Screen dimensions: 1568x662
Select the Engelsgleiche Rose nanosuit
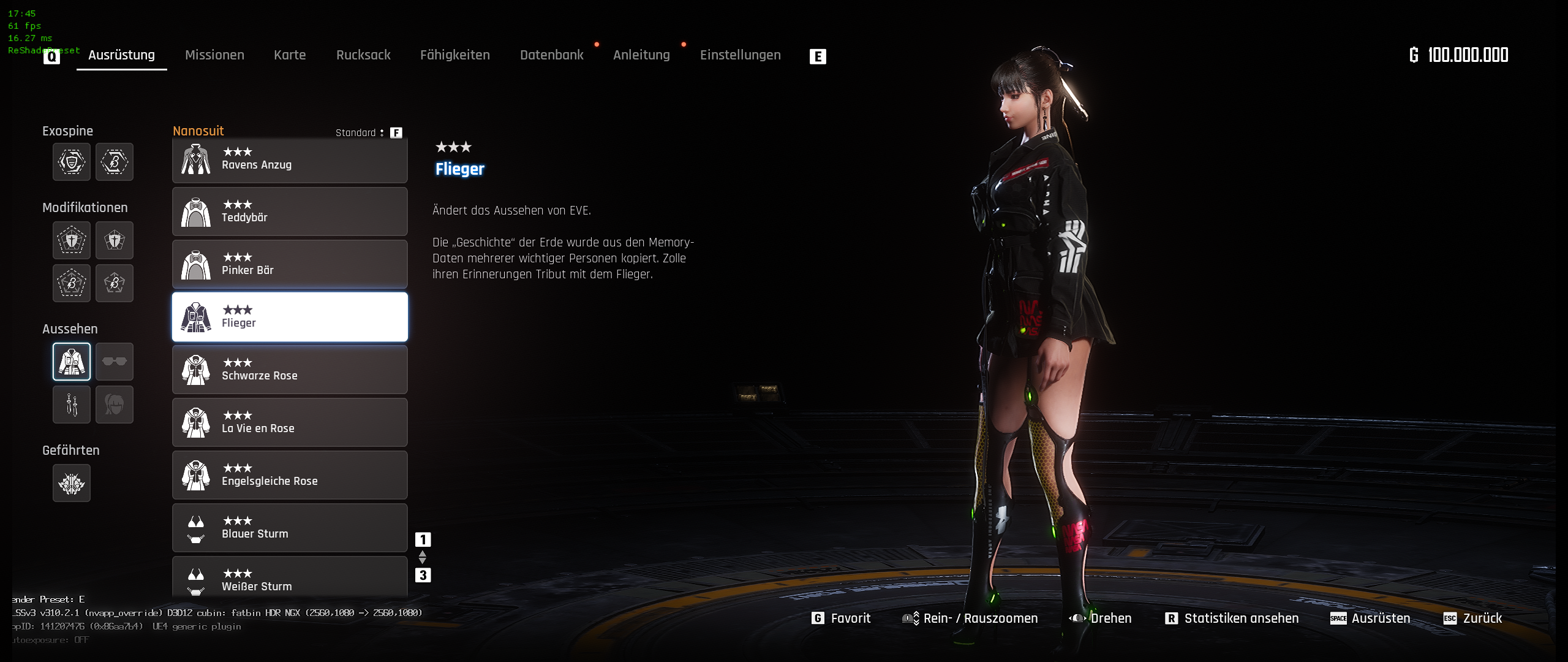coord(290,475)
